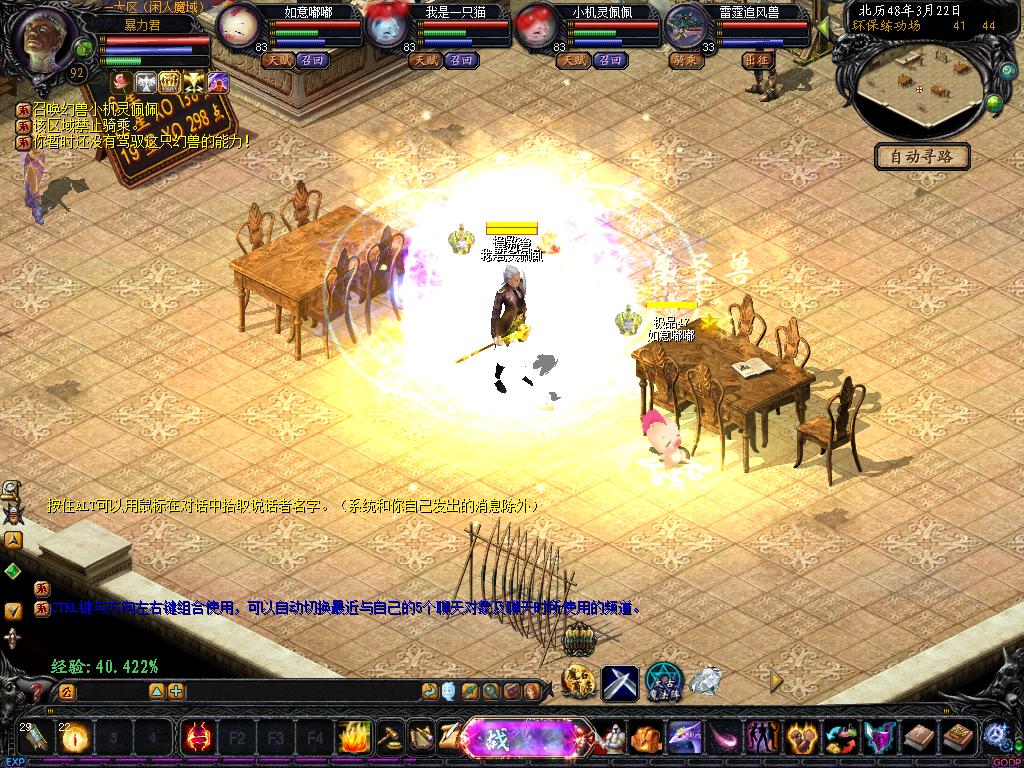The image size is (1024, 768).
Task: Open the gavel auction icon
Action: coord(387,738)
